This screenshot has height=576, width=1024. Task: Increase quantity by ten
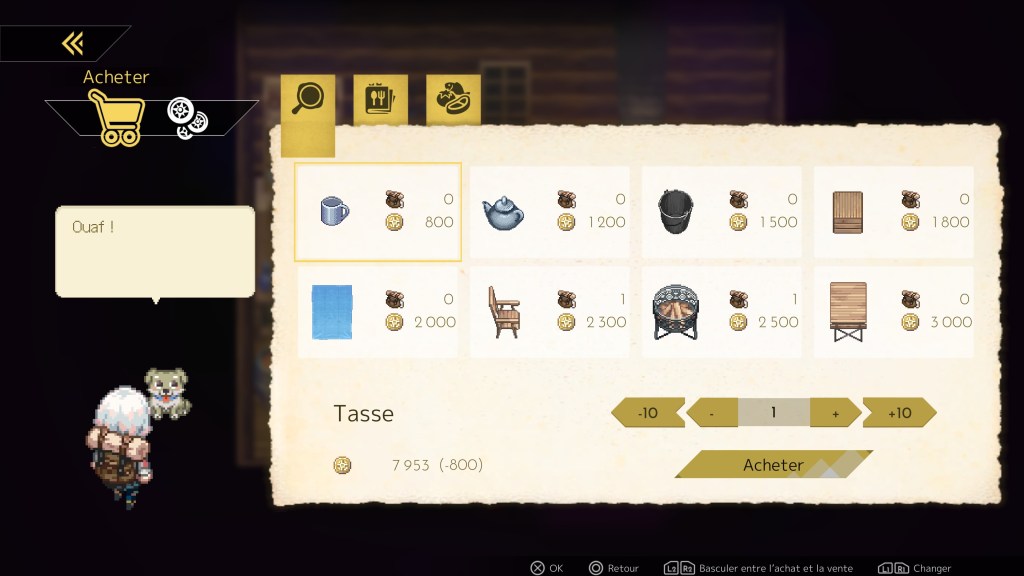[x=899, y=412]
